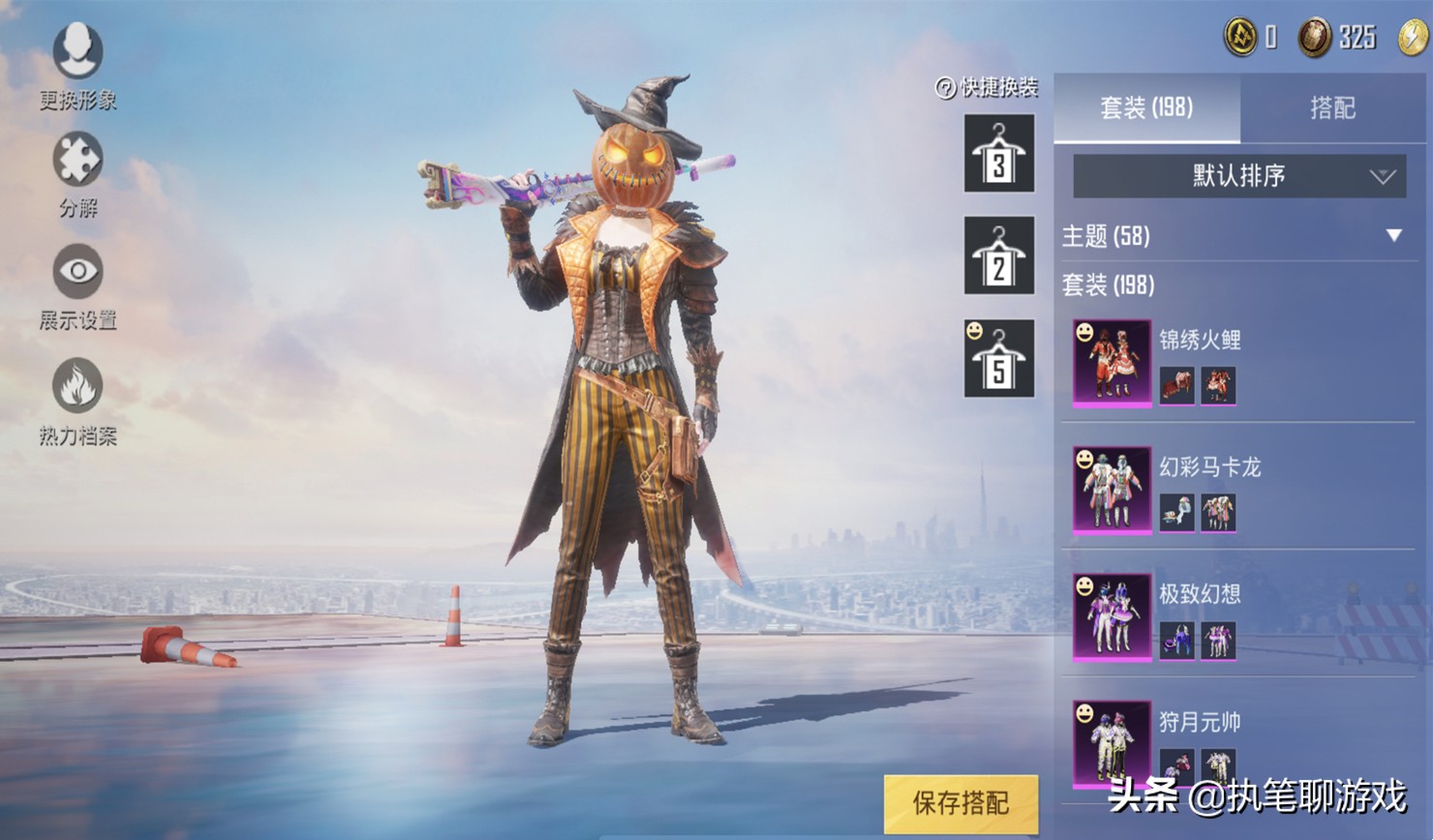1433x840 pixels.
Task: Select quick outfit hanger slot 3
Action: [999, 154]
